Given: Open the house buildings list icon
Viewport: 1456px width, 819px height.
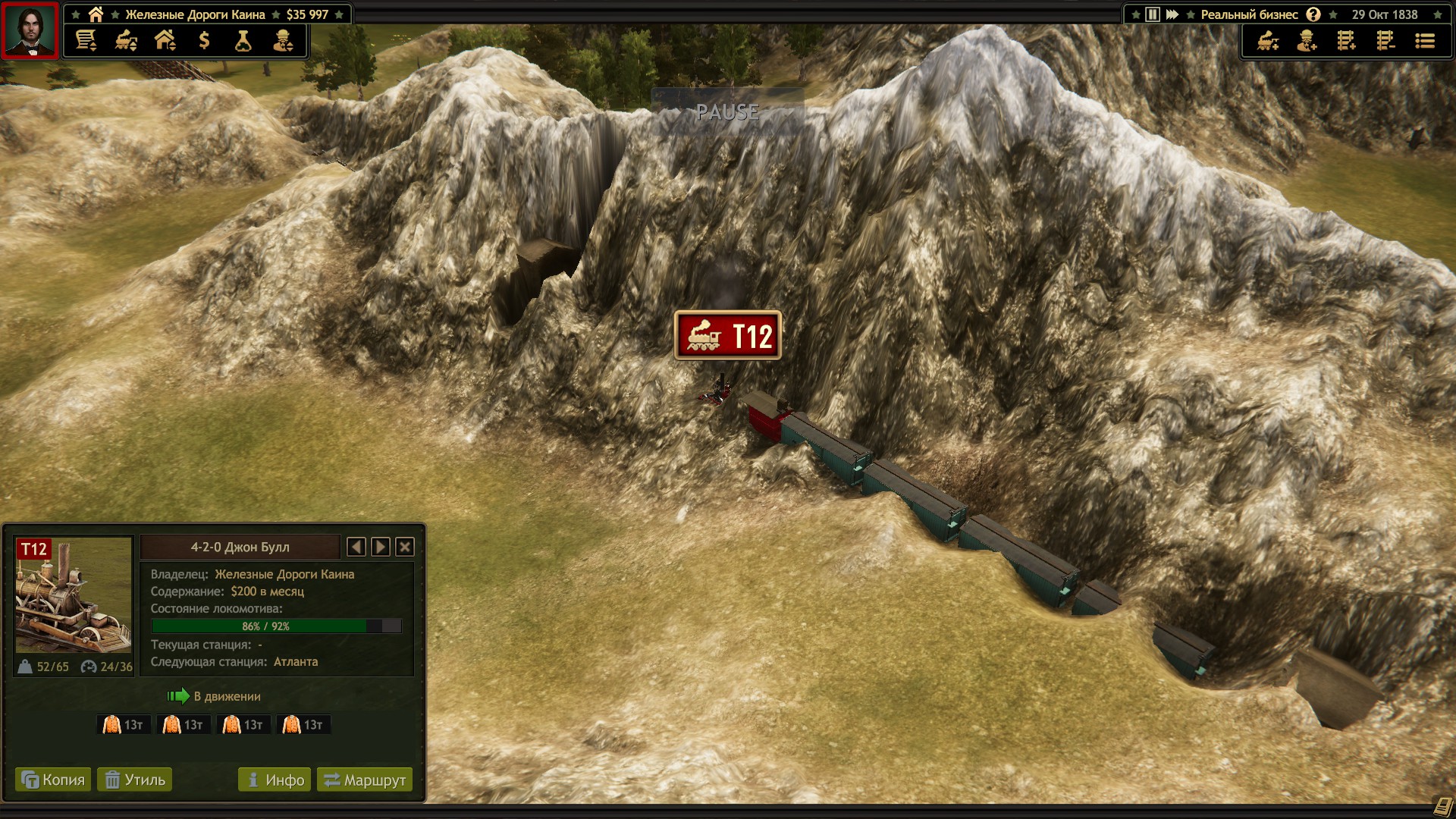Looking at the screenshot, I should [x=165, y=41].
